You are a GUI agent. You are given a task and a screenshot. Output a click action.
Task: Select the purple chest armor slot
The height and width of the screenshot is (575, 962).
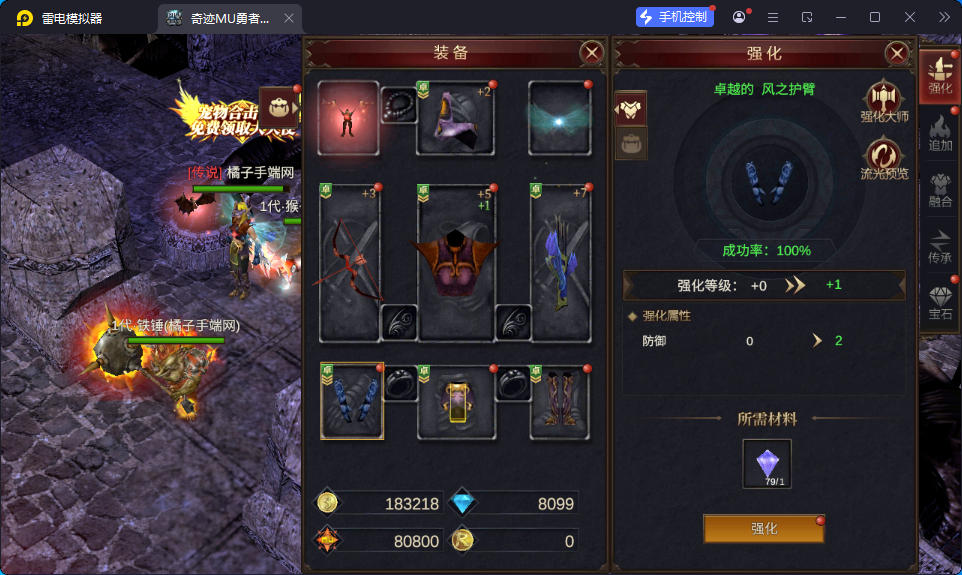(x=455, y=262)
